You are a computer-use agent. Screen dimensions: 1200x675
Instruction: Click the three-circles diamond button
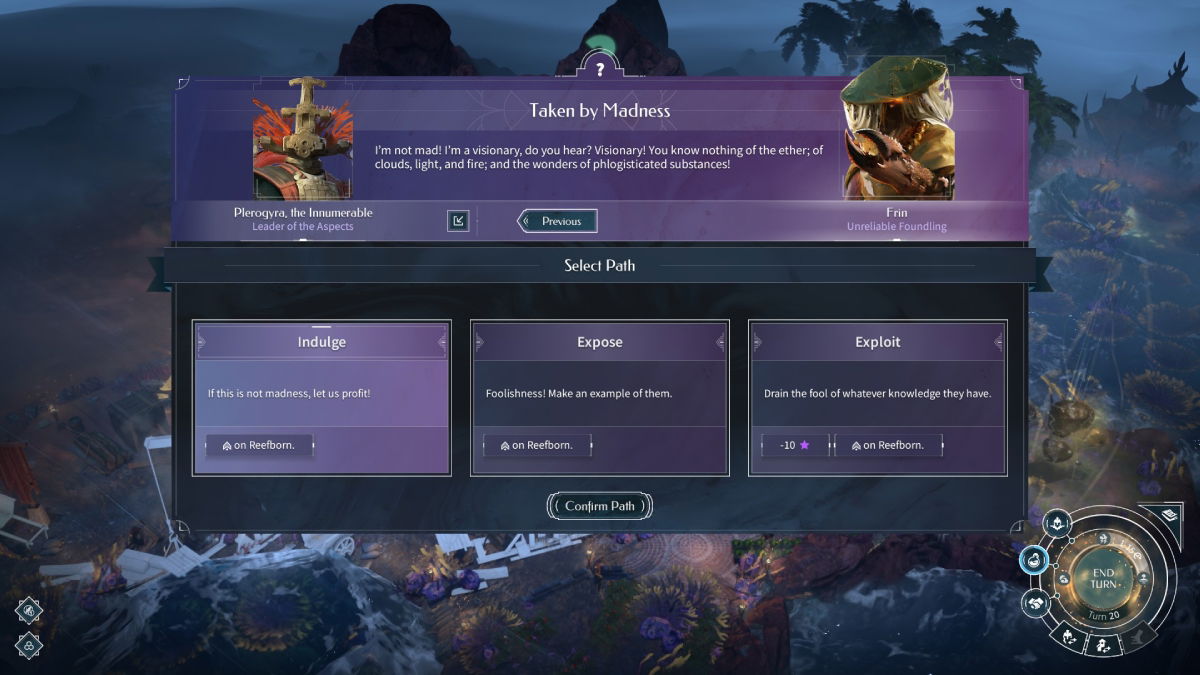pos(29,644)
